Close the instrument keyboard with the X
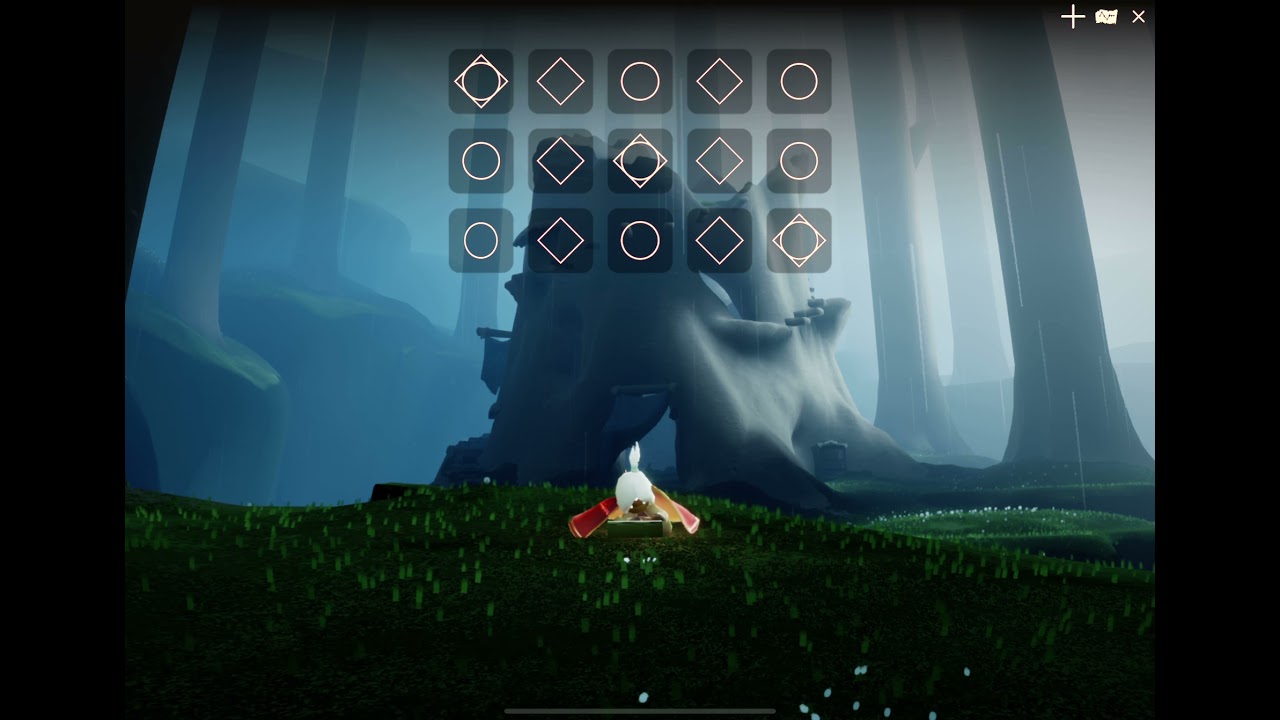 (1138, 17)
